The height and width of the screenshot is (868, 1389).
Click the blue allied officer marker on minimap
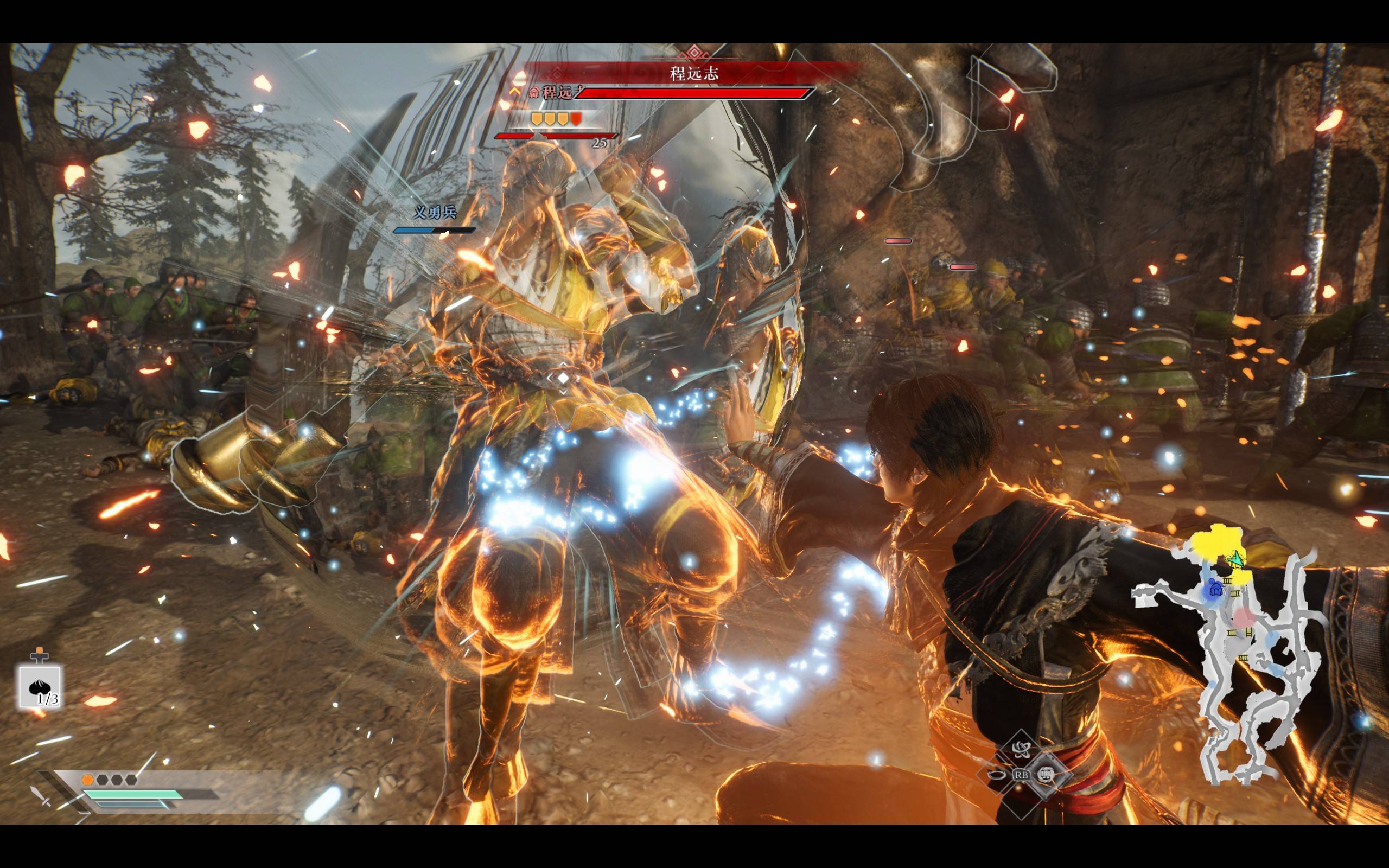(x=1214, y=589)
